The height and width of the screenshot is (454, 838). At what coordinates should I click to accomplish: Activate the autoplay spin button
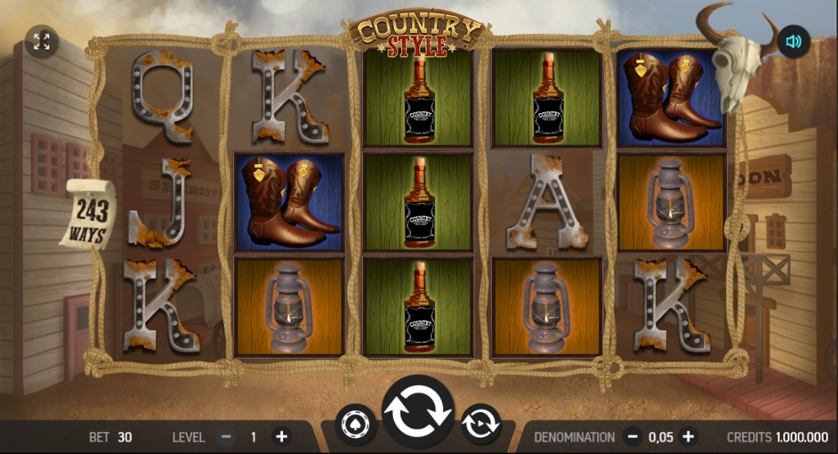tap(480, 424)
